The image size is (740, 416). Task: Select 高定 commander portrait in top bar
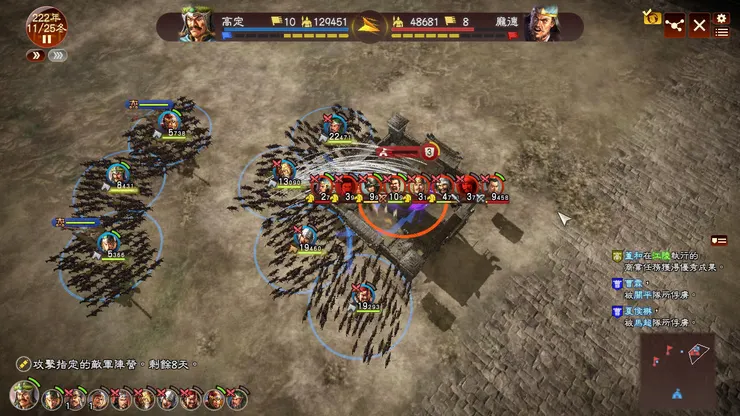coord(198,24)
